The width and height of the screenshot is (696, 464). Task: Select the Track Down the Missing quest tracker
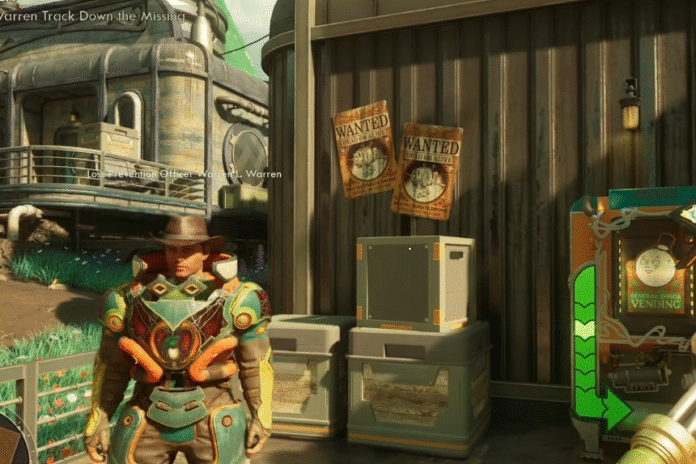93,15
